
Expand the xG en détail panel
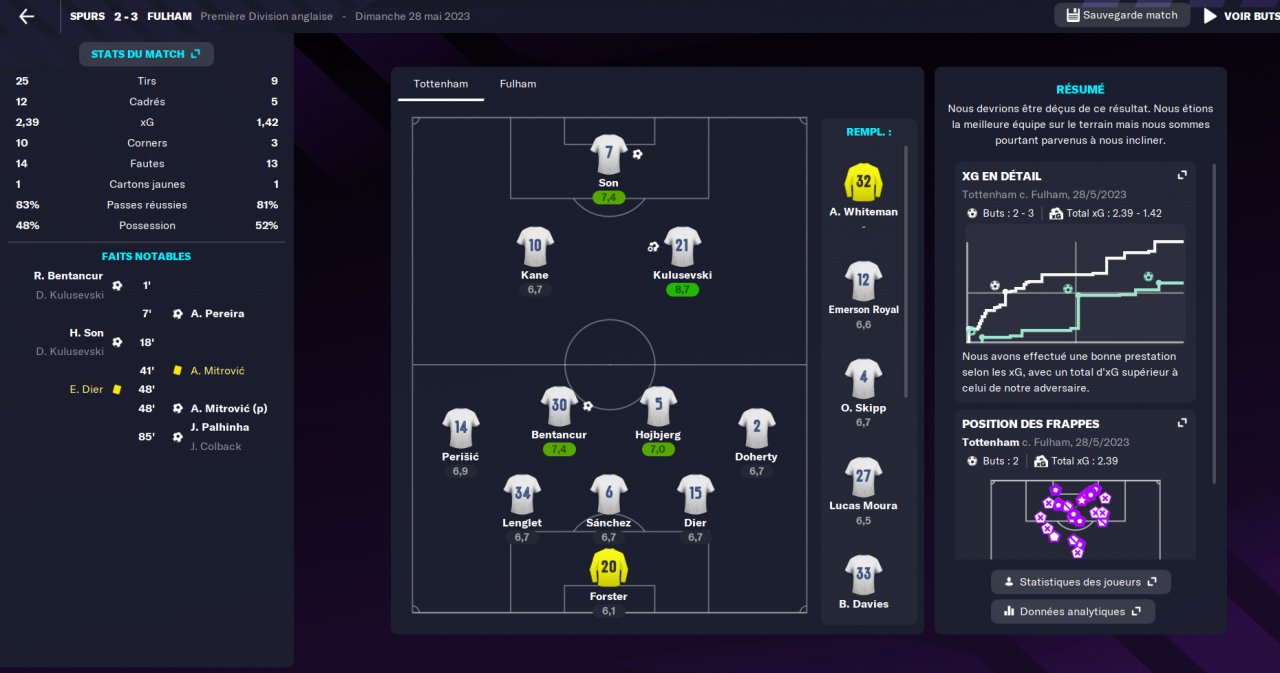[x=1182, y=175]
